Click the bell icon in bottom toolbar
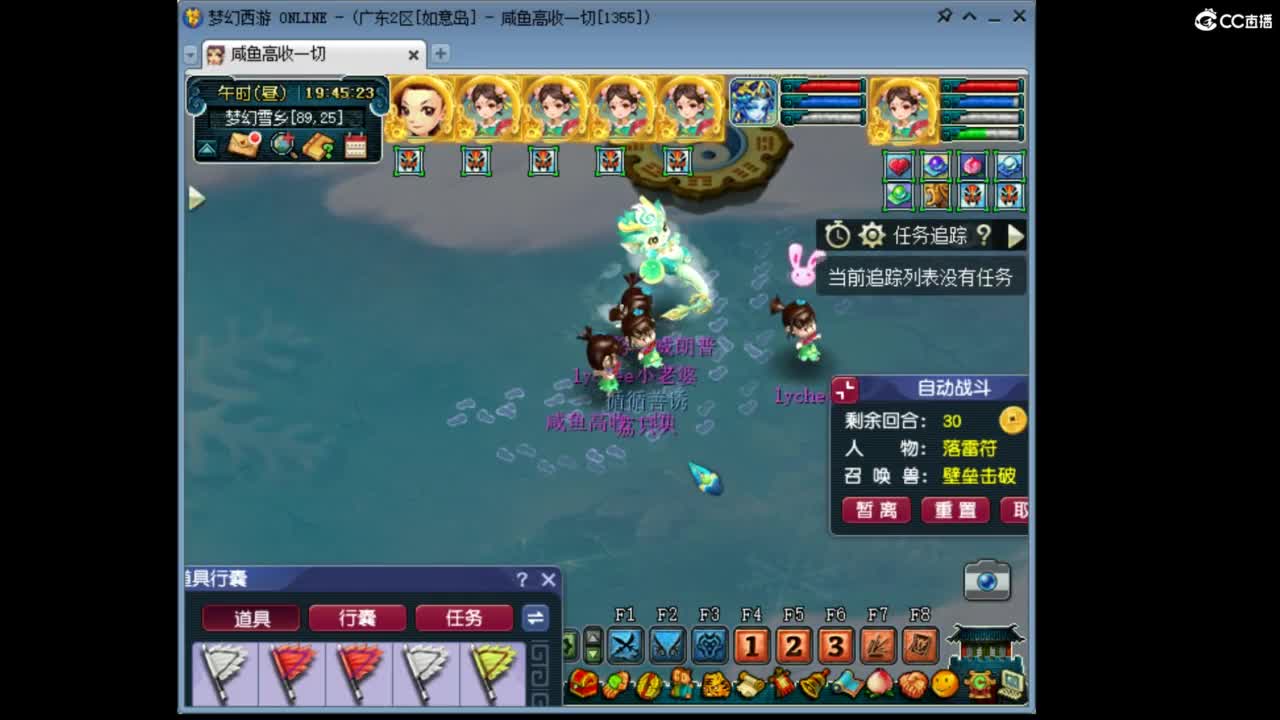The image size is (1280, 720). pos(812,684)
